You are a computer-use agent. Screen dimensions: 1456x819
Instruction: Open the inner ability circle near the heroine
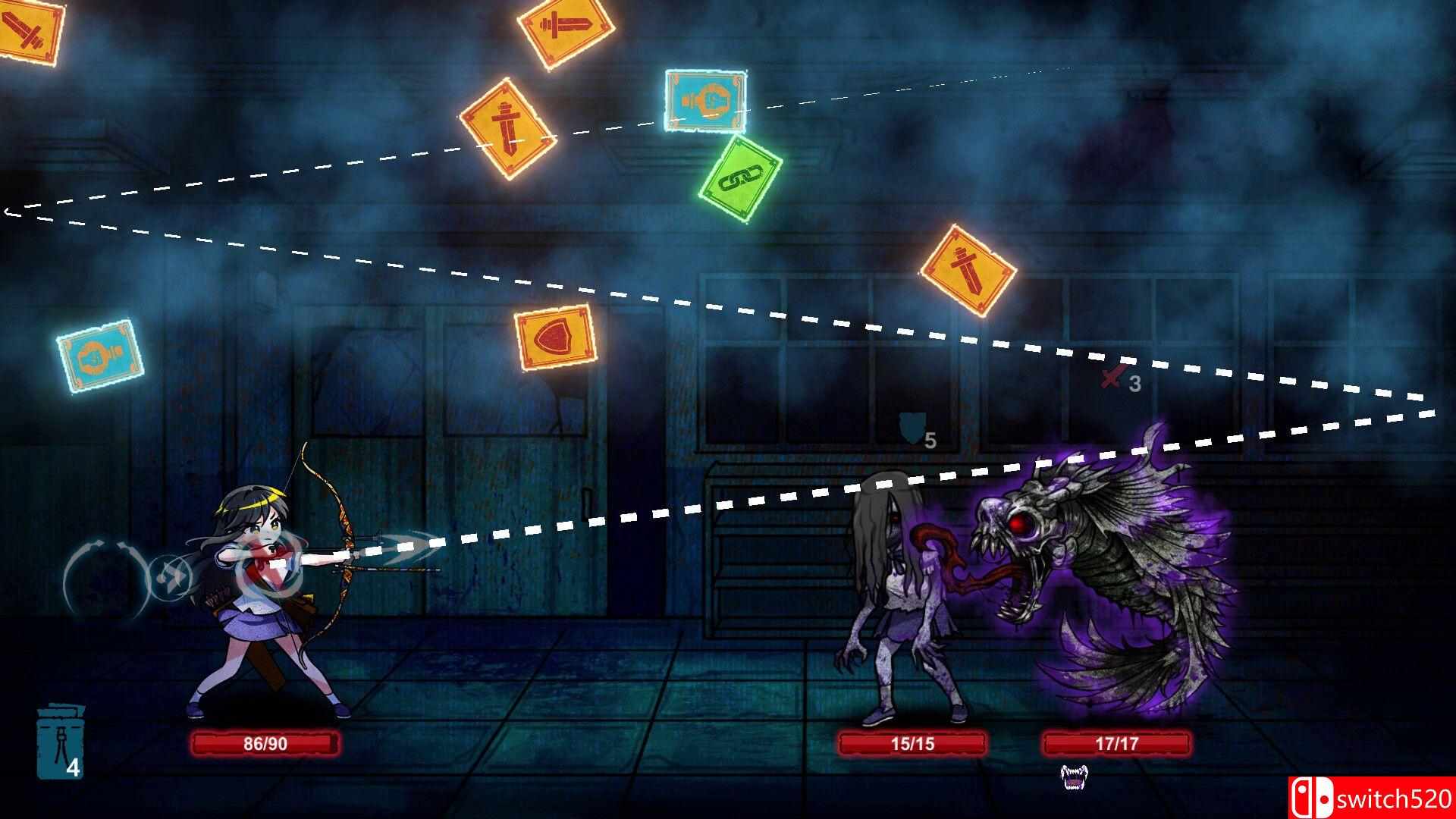click(170, 576)
